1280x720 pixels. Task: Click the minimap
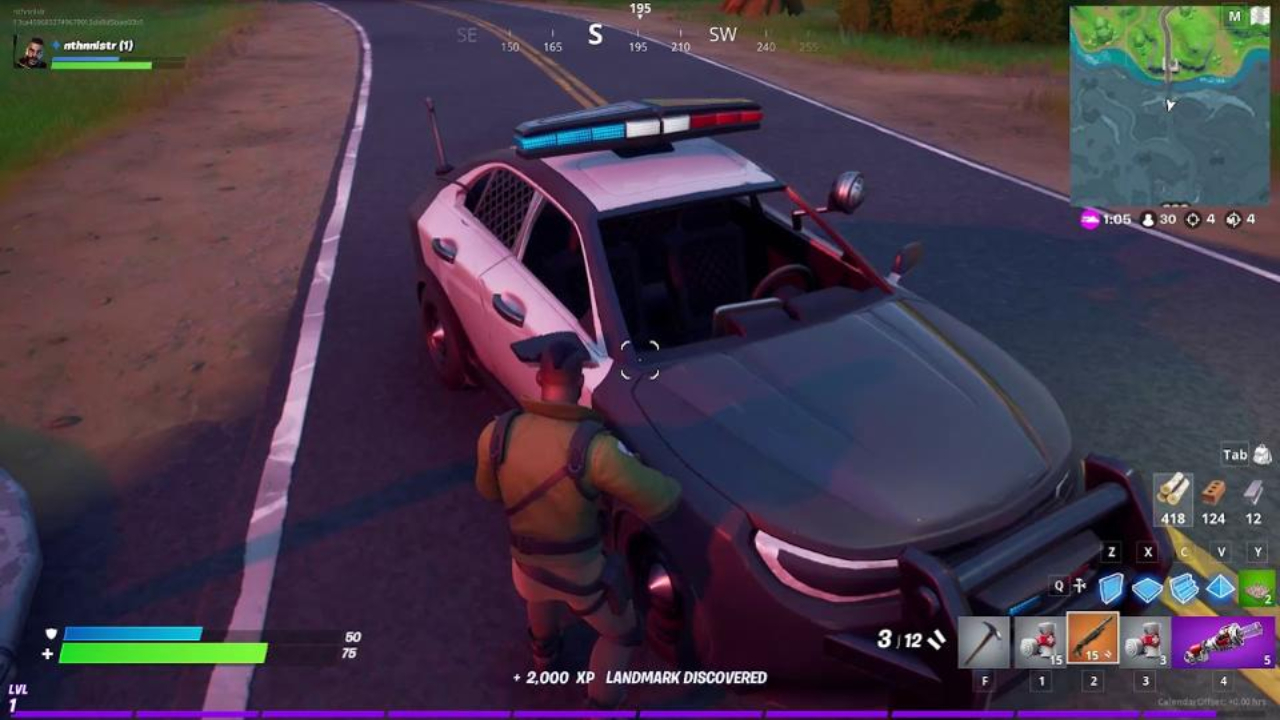[x=1170, y=105]
